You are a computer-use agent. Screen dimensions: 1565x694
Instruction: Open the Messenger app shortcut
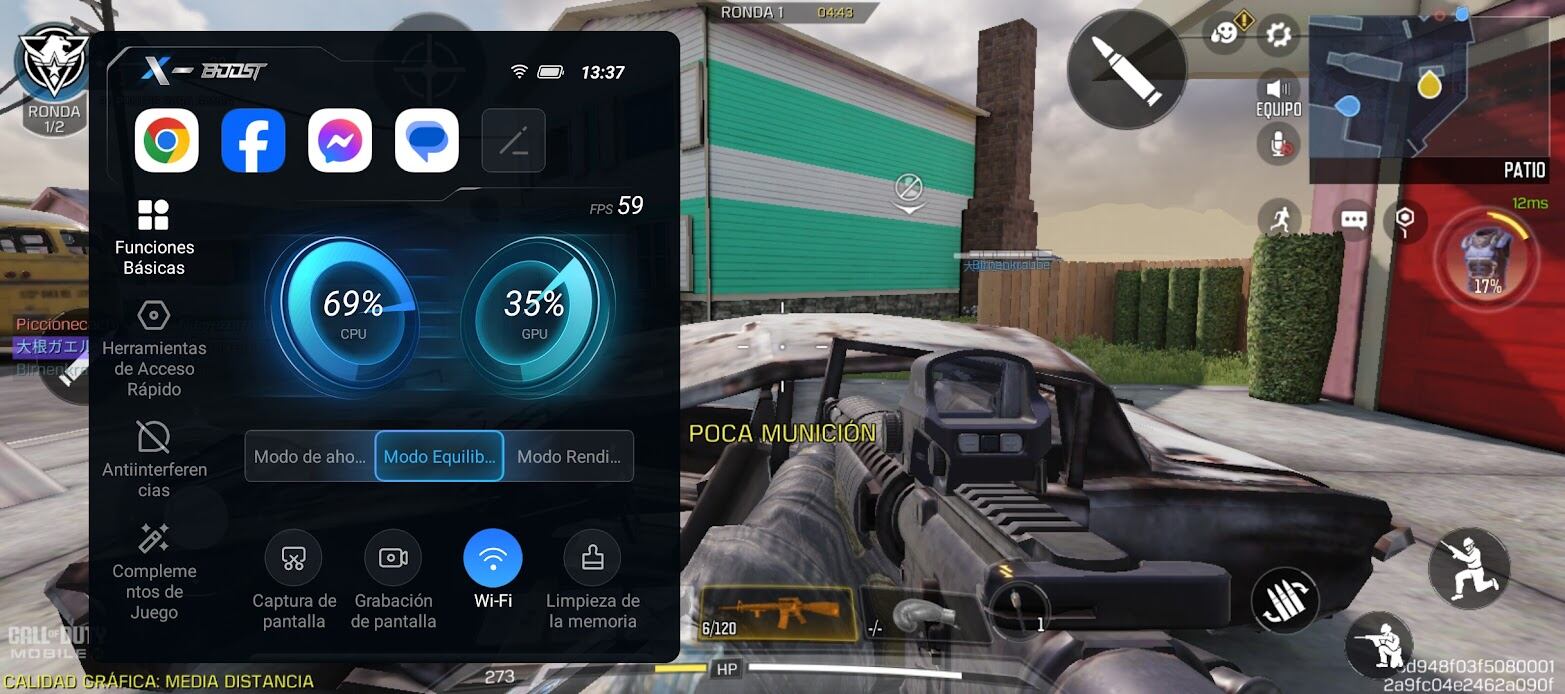tap(340, 141)
